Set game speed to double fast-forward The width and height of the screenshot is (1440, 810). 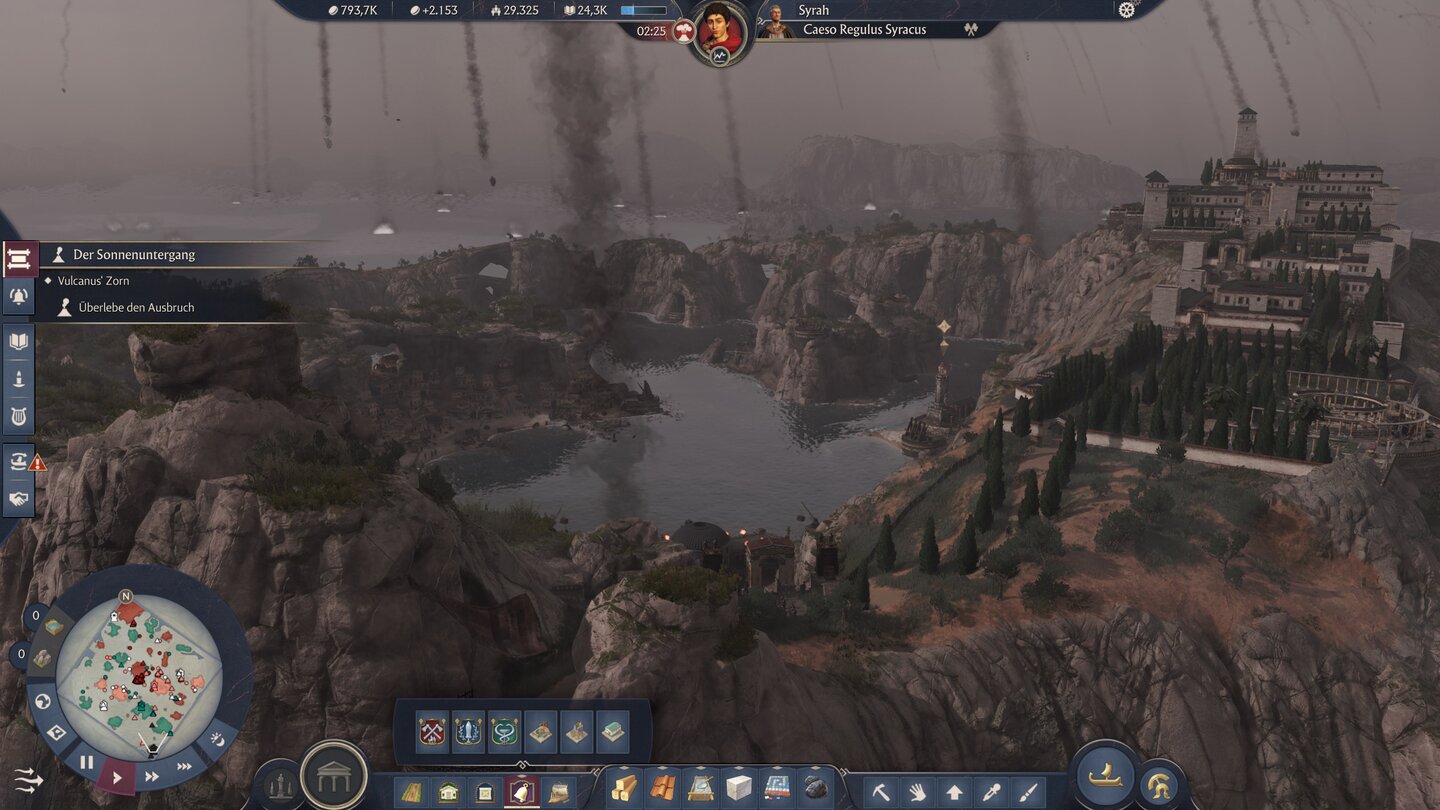pos(152,776)
